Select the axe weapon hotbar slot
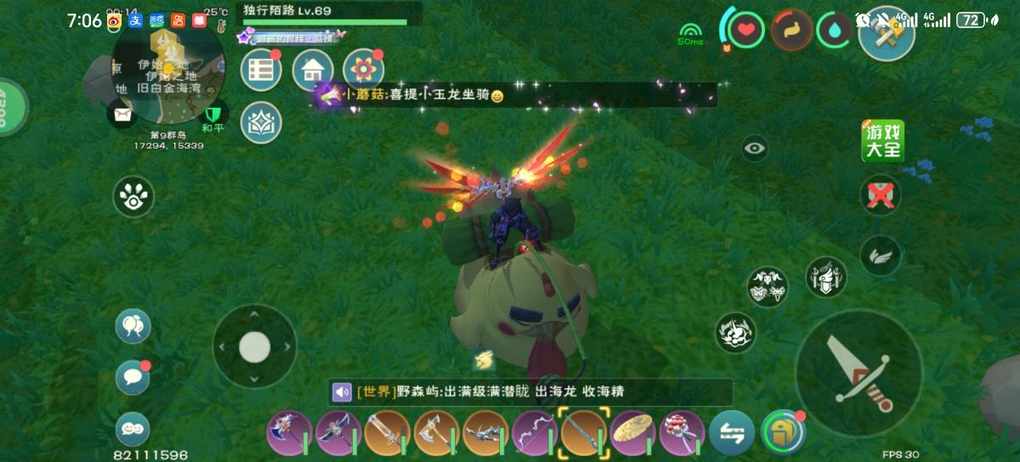 436,432
